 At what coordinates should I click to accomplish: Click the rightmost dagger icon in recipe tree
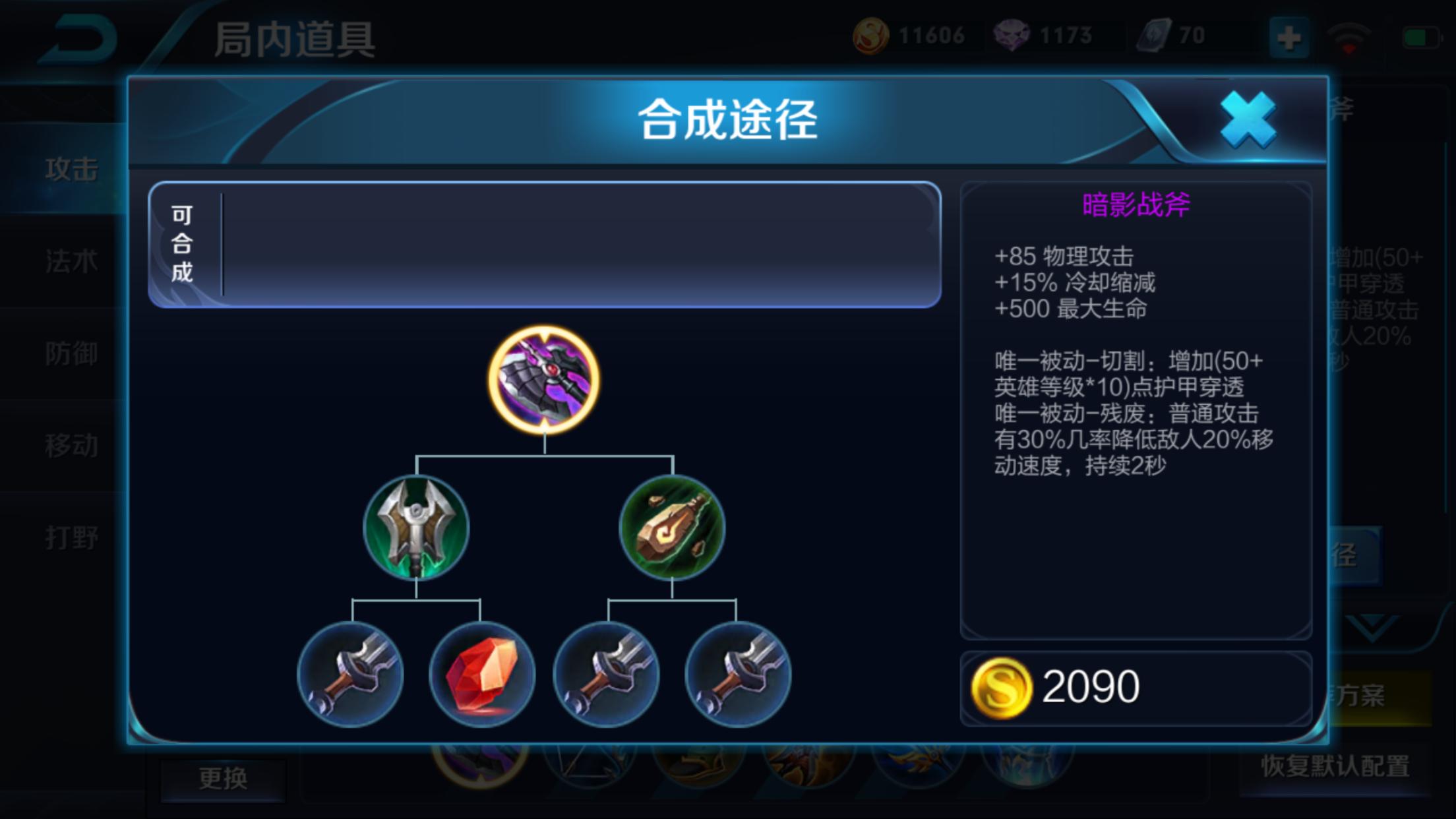tap(737, 673)
